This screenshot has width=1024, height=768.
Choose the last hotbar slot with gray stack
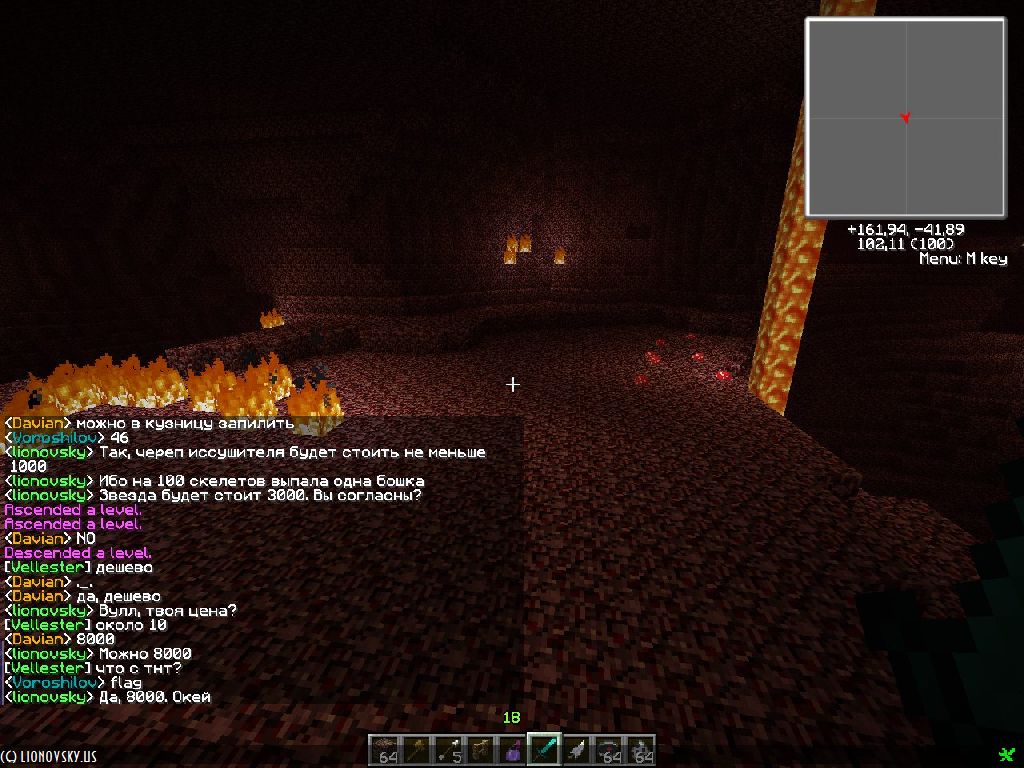pyautogui.click(x=640, y=750)
